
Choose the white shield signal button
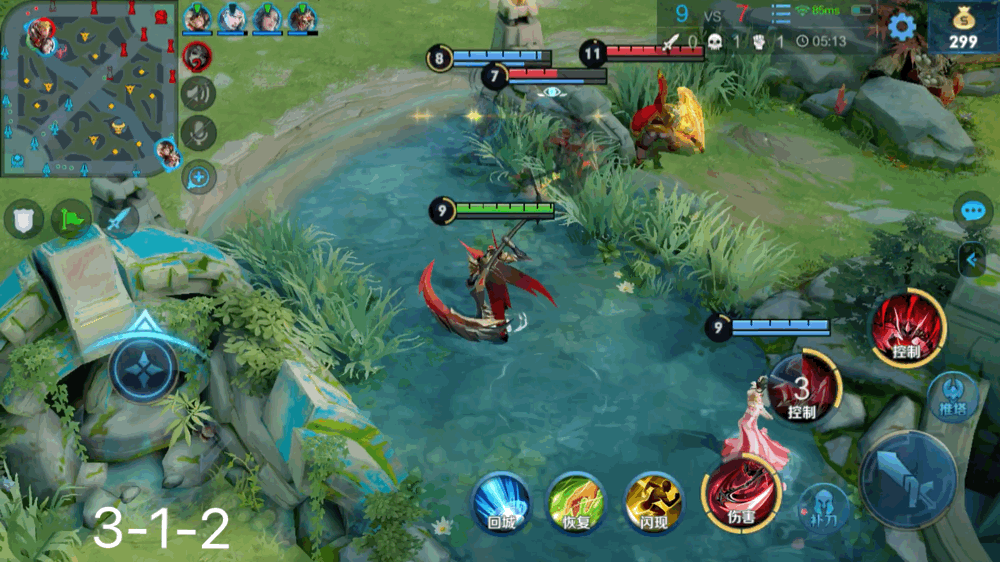(x=24, y=218)
